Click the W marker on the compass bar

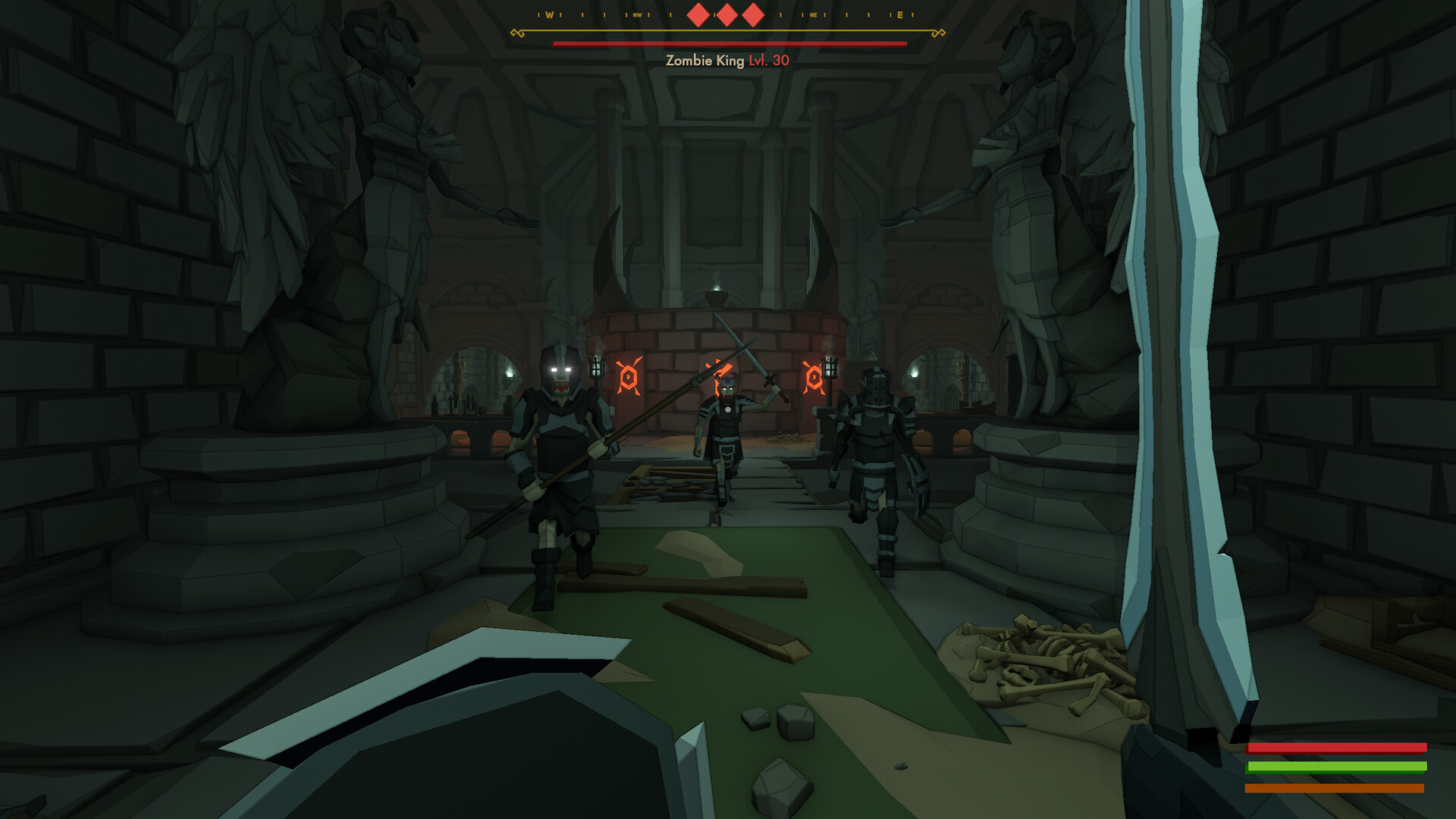point(549,14)
